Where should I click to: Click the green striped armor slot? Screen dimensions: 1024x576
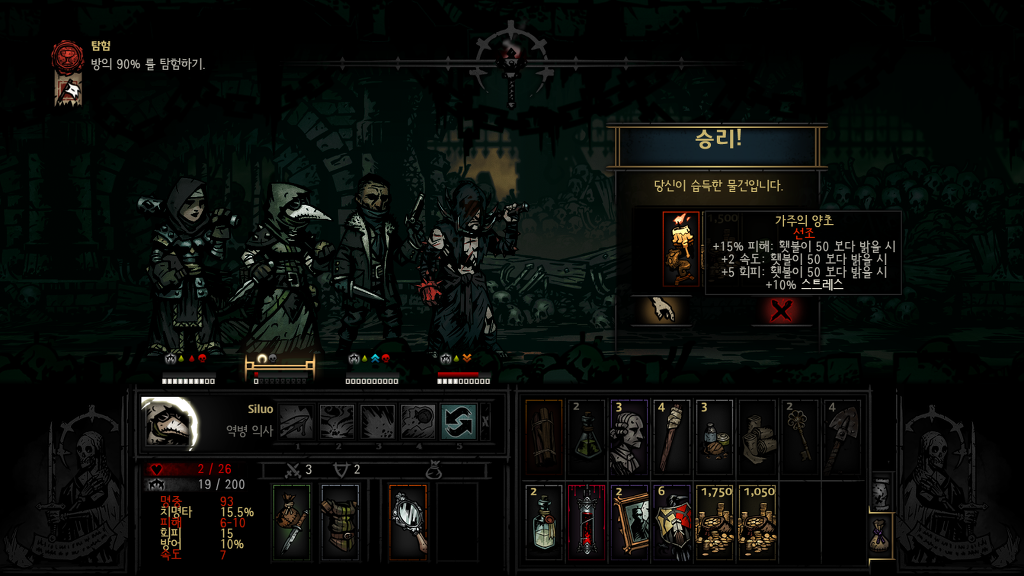pyautogui.click(x=340, y=521)
